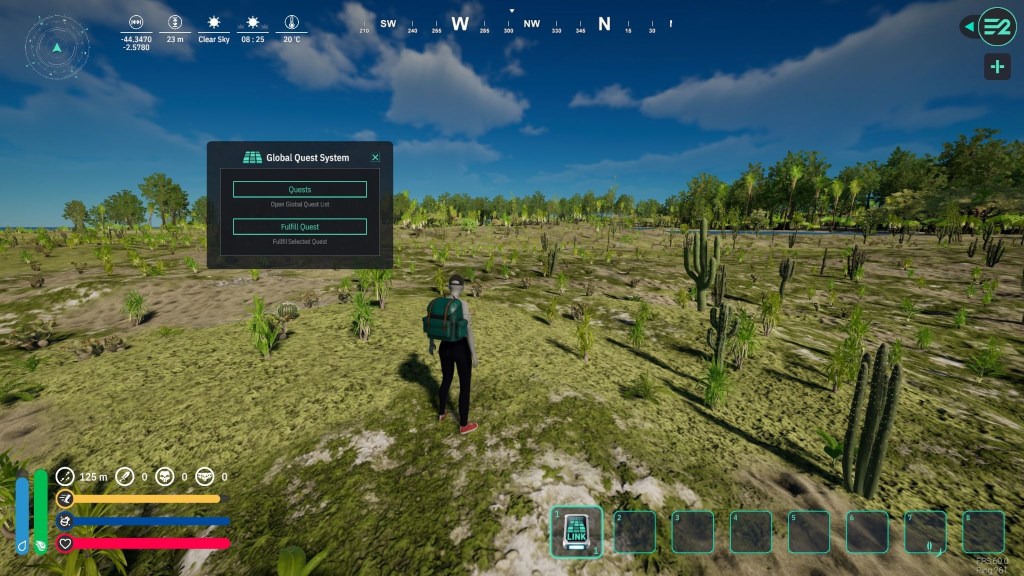Close the Global Quest System window

click(x=375, y=158)
